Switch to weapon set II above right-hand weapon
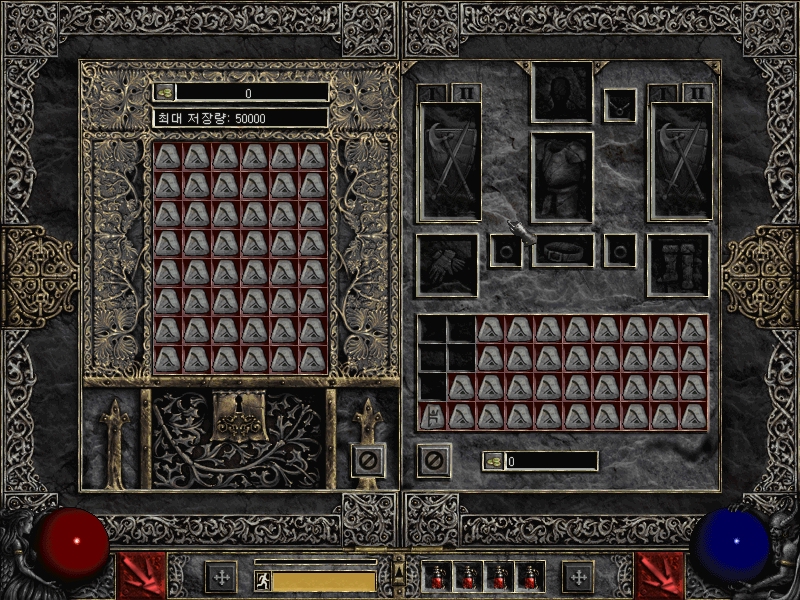The height and width of the screenshot is (600, 800). [696, 92]
